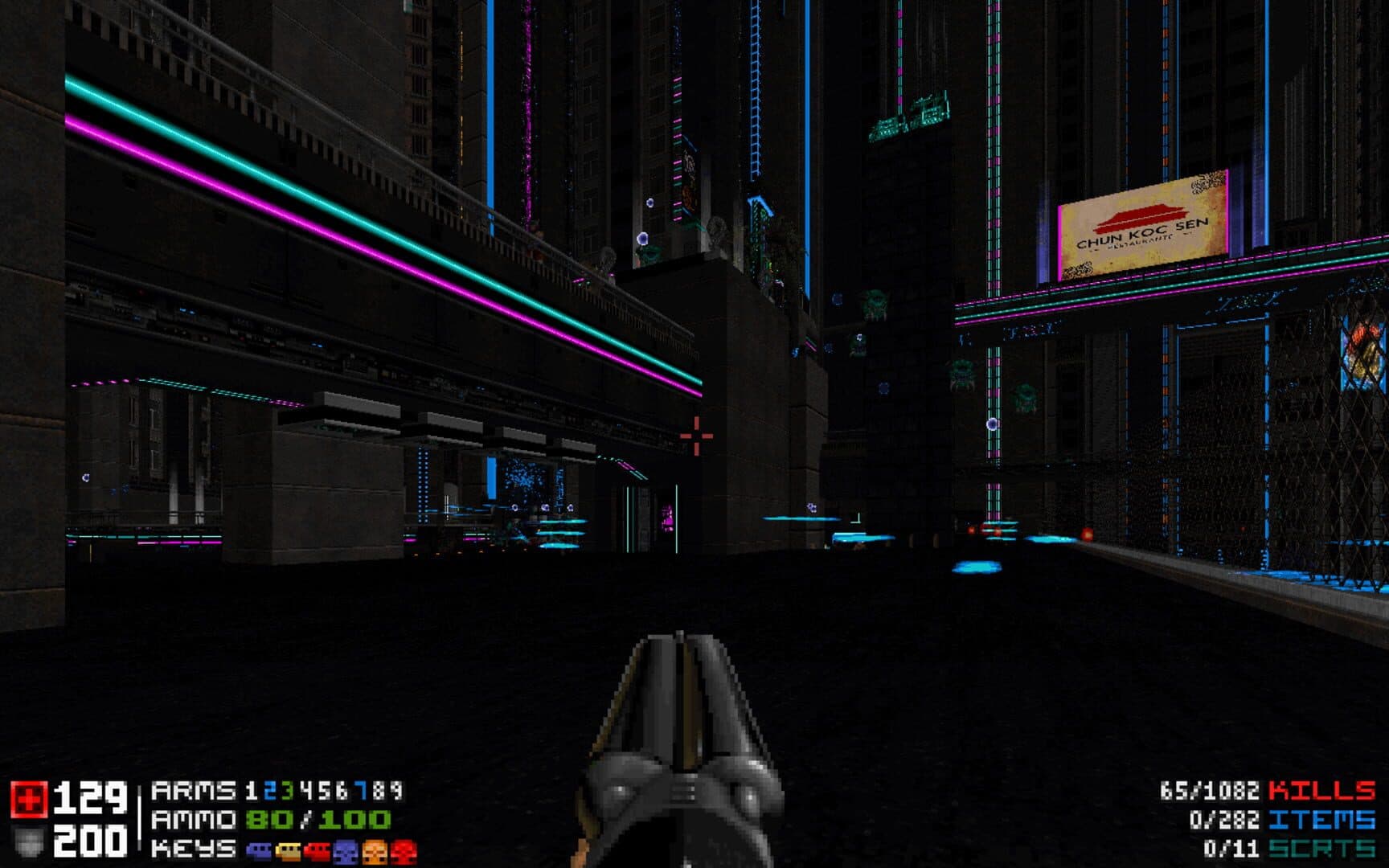Choose weapon slot 5 in ARMS
The width and height of the screenshot is (1389, 868).
point(324,792)
